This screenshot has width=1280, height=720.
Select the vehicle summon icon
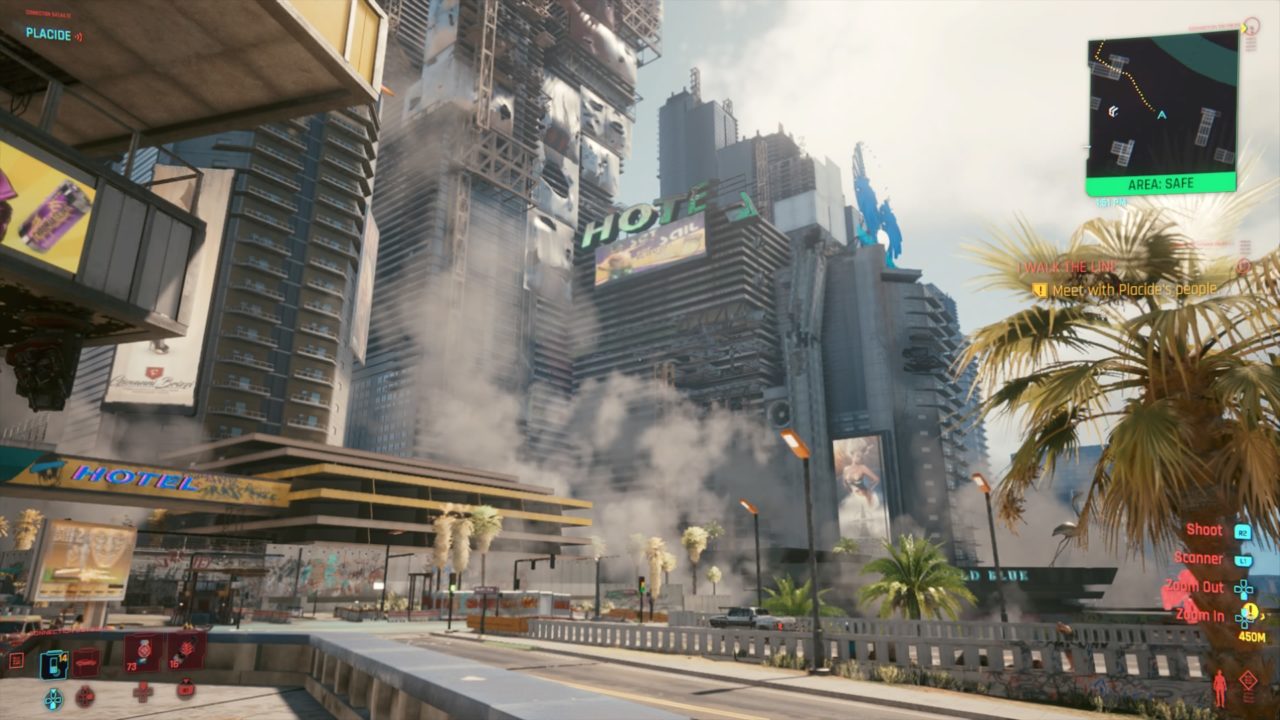[x=84, y=661]
